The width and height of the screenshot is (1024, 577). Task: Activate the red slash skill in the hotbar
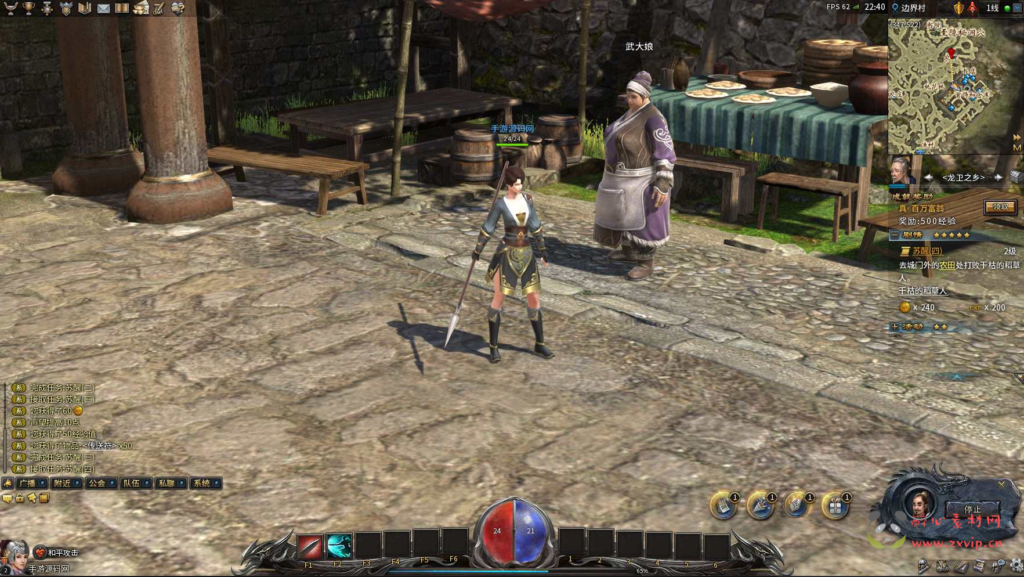click(310, 546)
